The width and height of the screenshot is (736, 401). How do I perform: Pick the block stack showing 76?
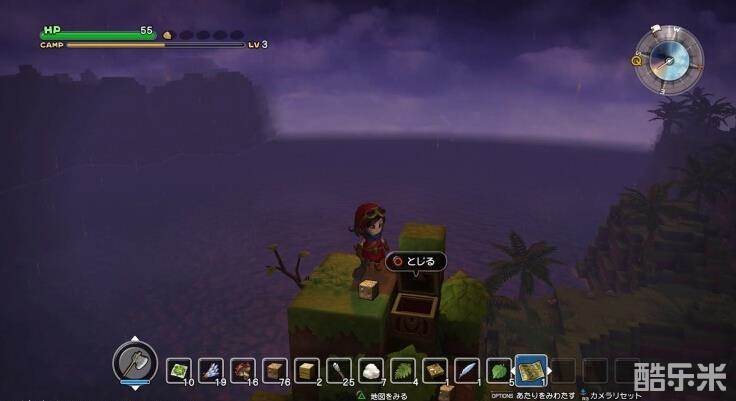[275, 370]
